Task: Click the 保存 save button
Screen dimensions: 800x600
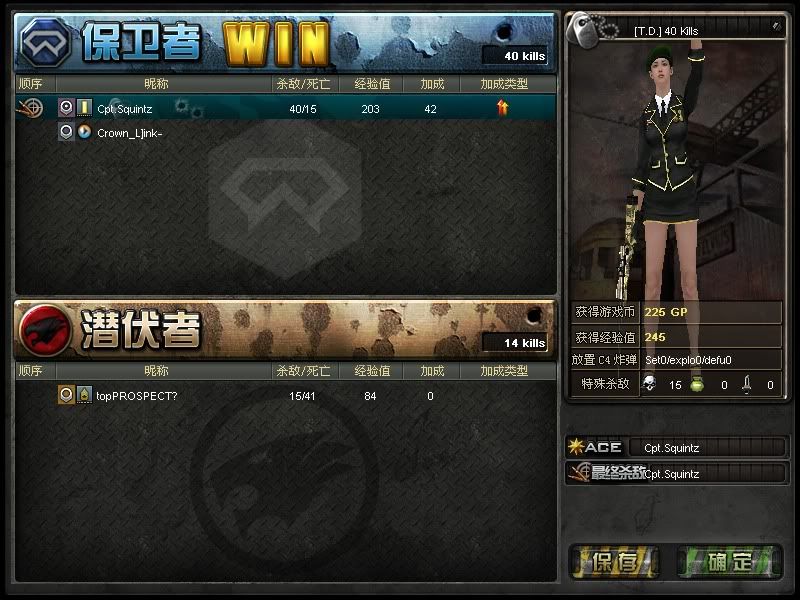Action: pos(616,562)
